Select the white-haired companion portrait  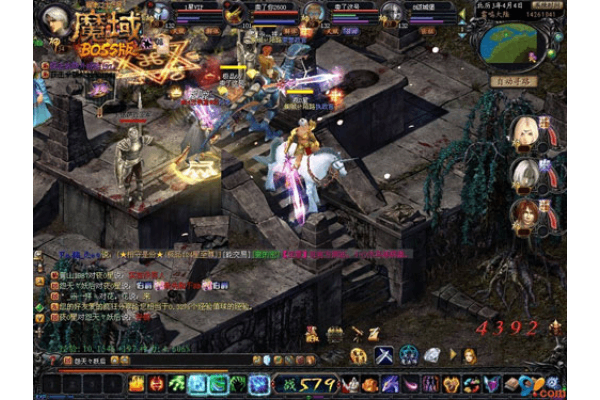(x=524, y=173)
